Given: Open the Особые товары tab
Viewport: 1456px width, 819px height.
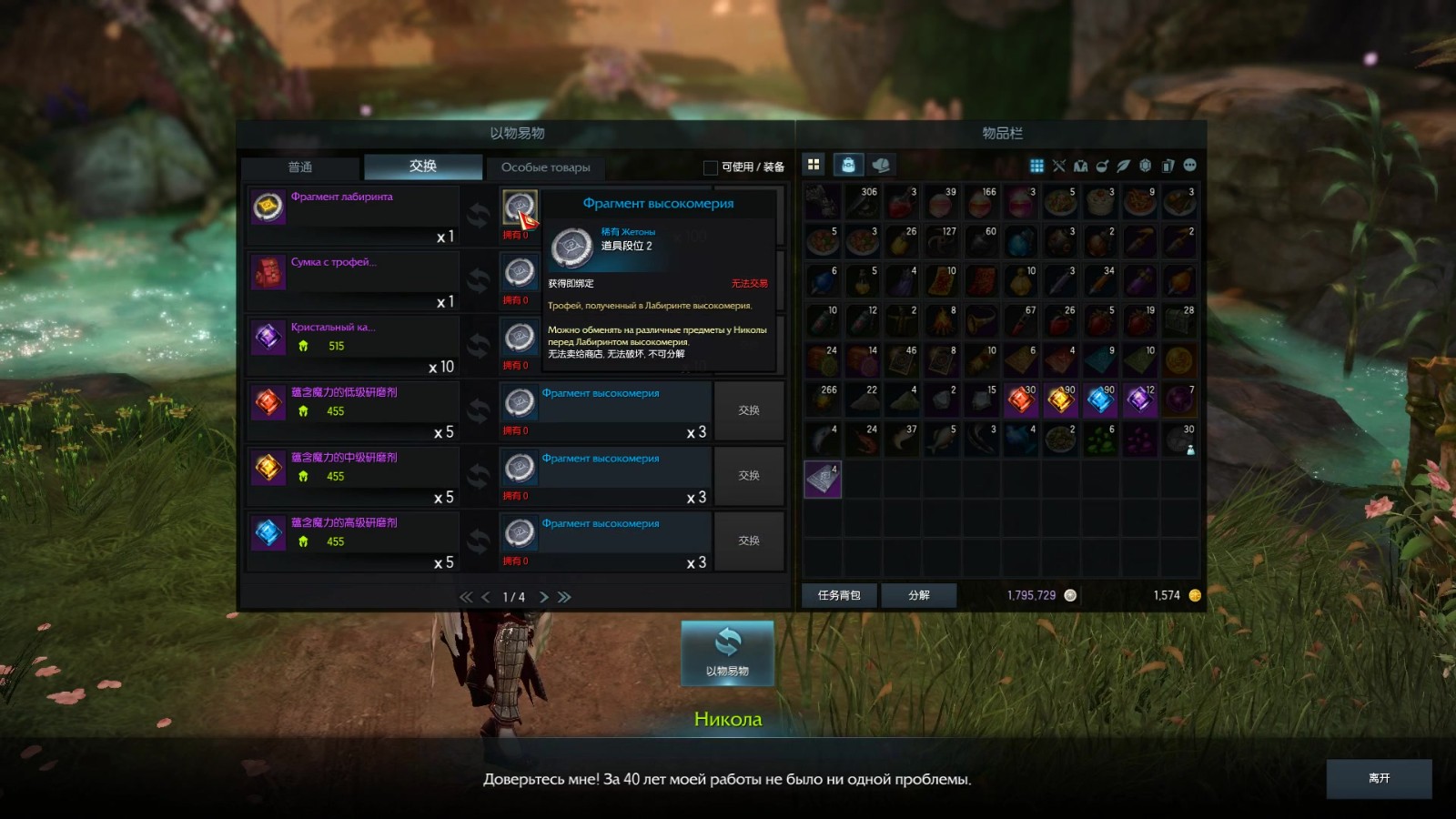Looking at the screenshot, I should tap(546, 167).
